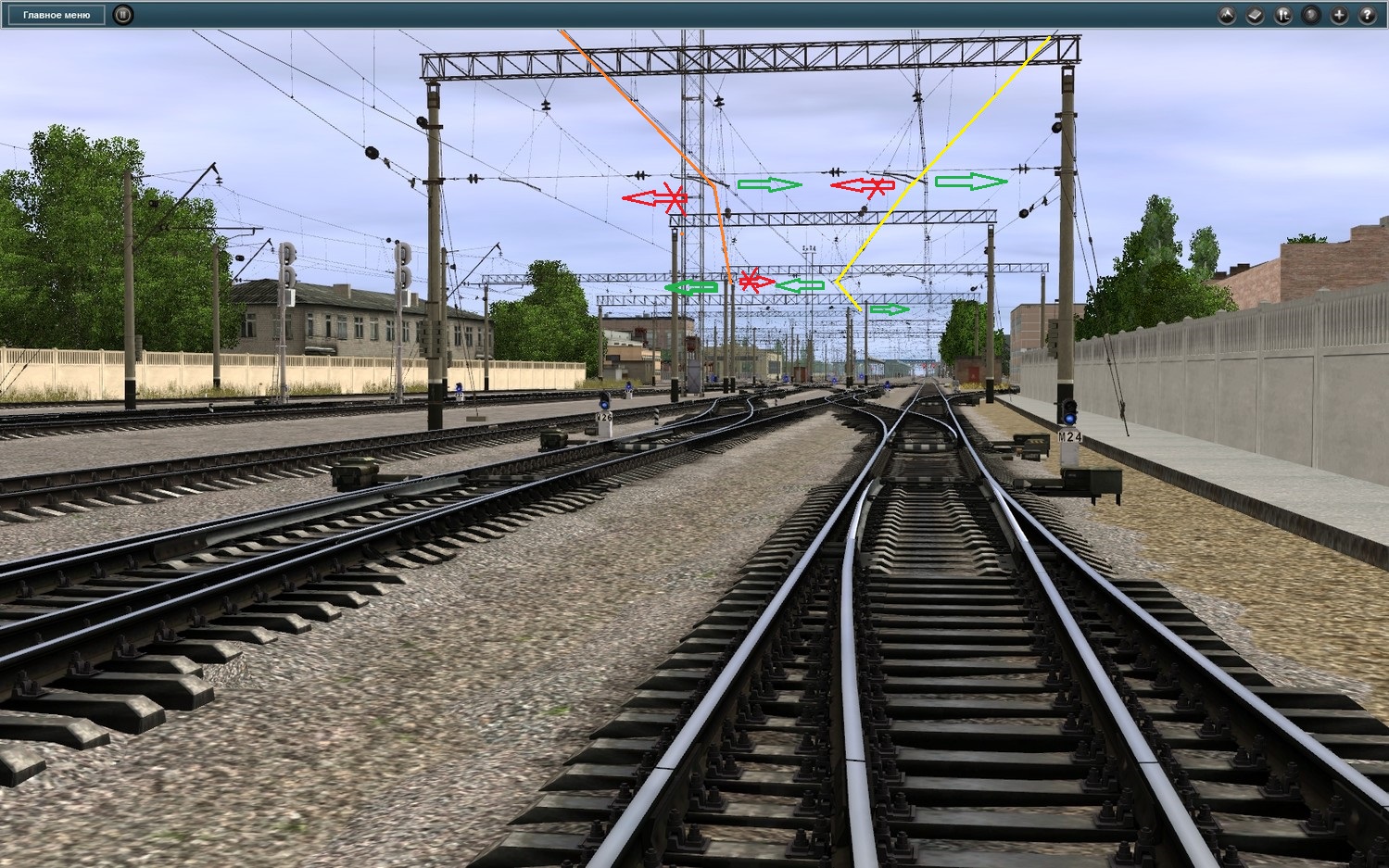Open the Главное меню button
Viewport: 1389px width, 868px height.
[57, 15]
